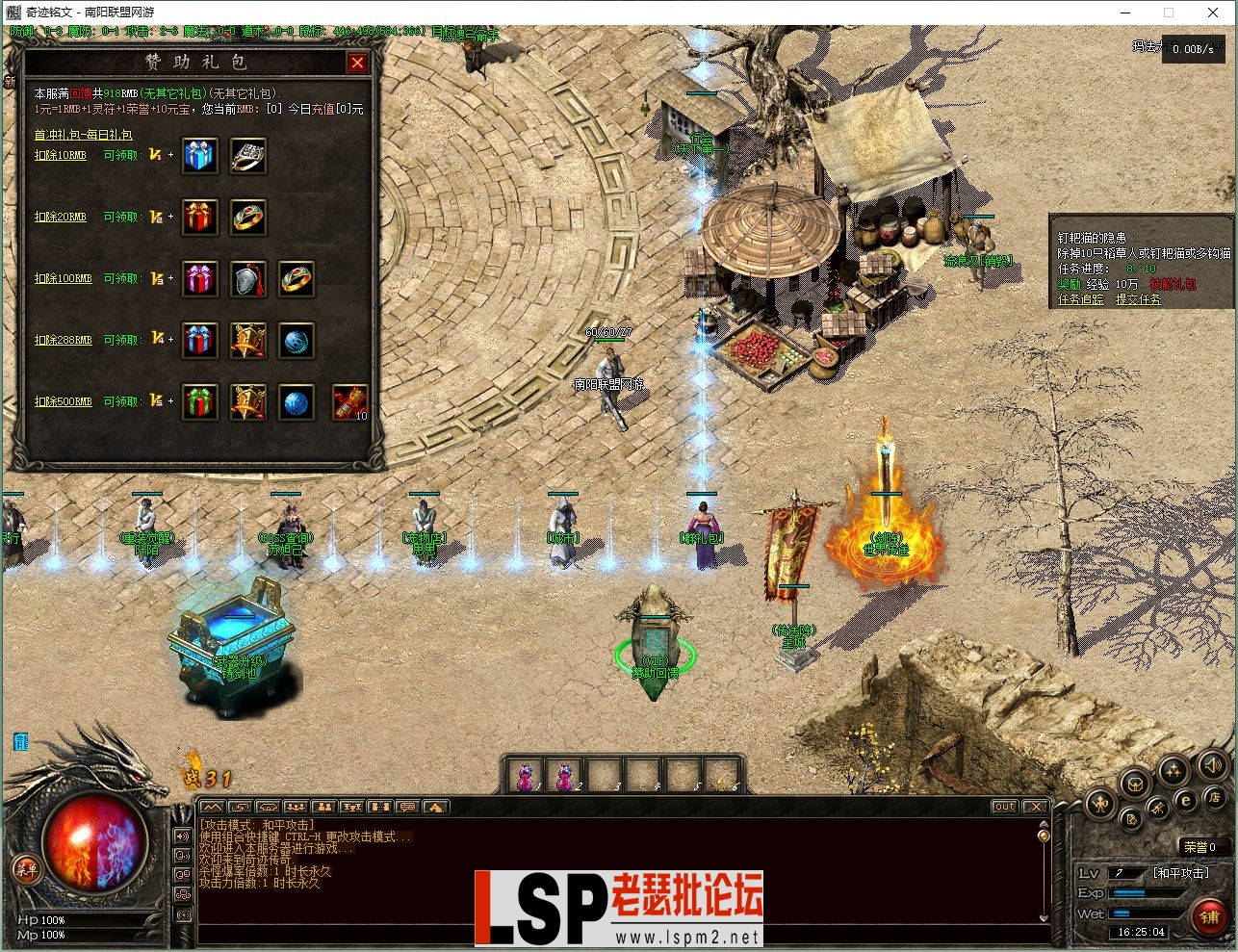The height and width of the screenshot is (952, 1238).
Task: Open the red 铺 stall button
Action: tap(1208, 915)
